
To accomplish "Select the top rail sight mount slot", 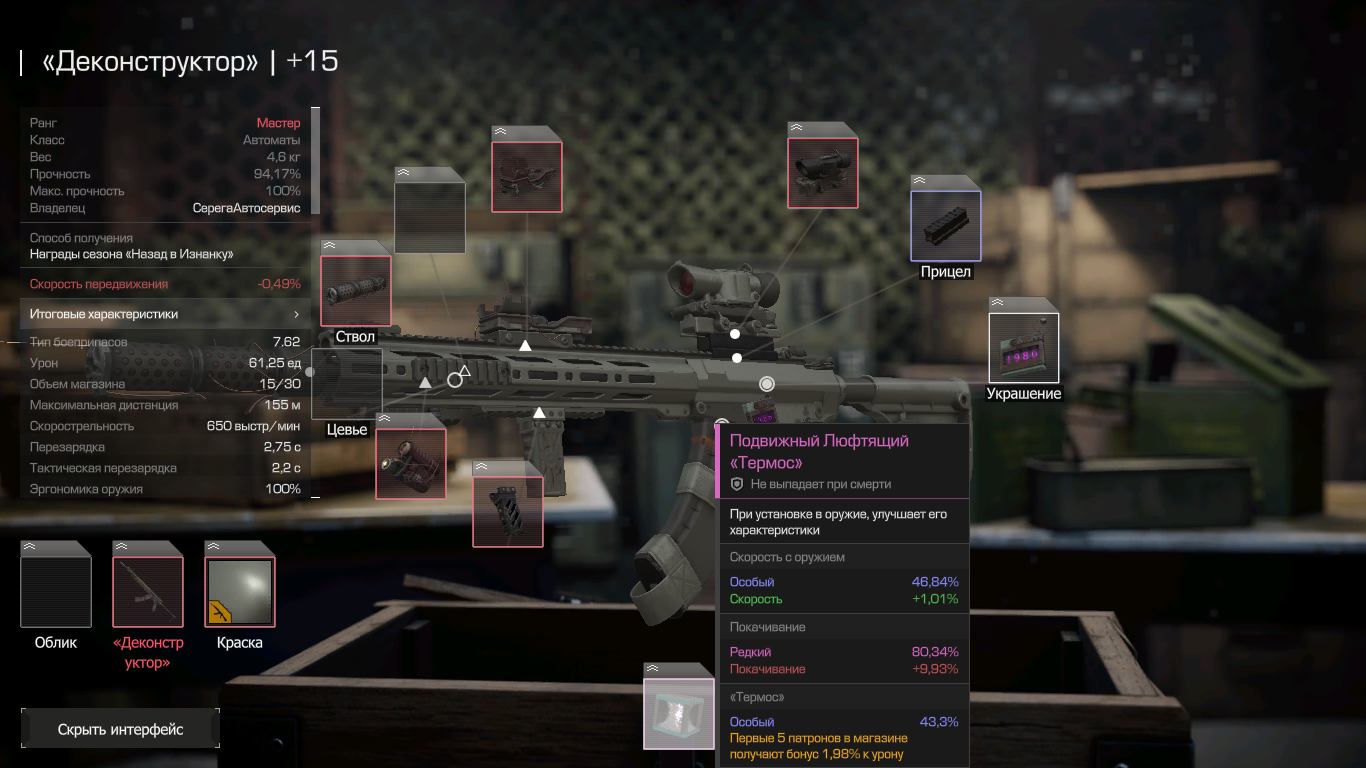I will (526, 176).
